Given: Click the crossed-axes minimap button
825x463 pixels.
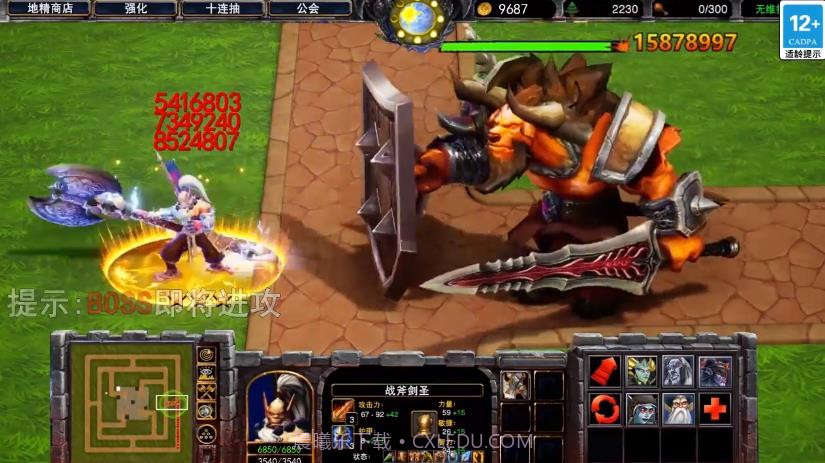Looking at the screenshot, I should point(207,394).
